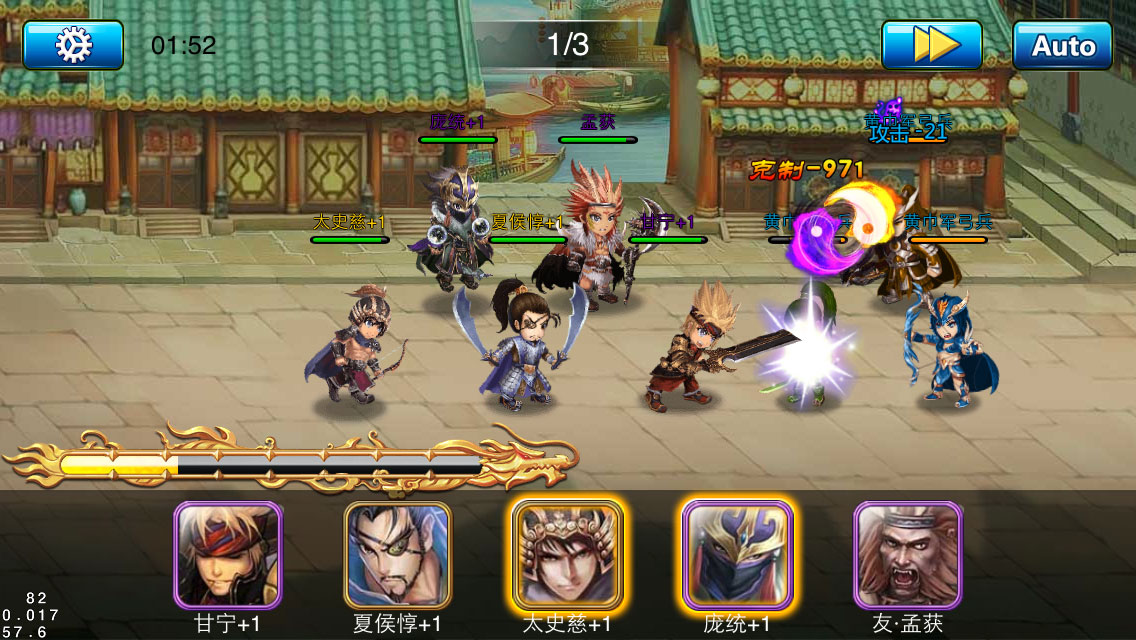
Task: Select the 甘宁+1 hero portrait
Action: pos(228,555)
